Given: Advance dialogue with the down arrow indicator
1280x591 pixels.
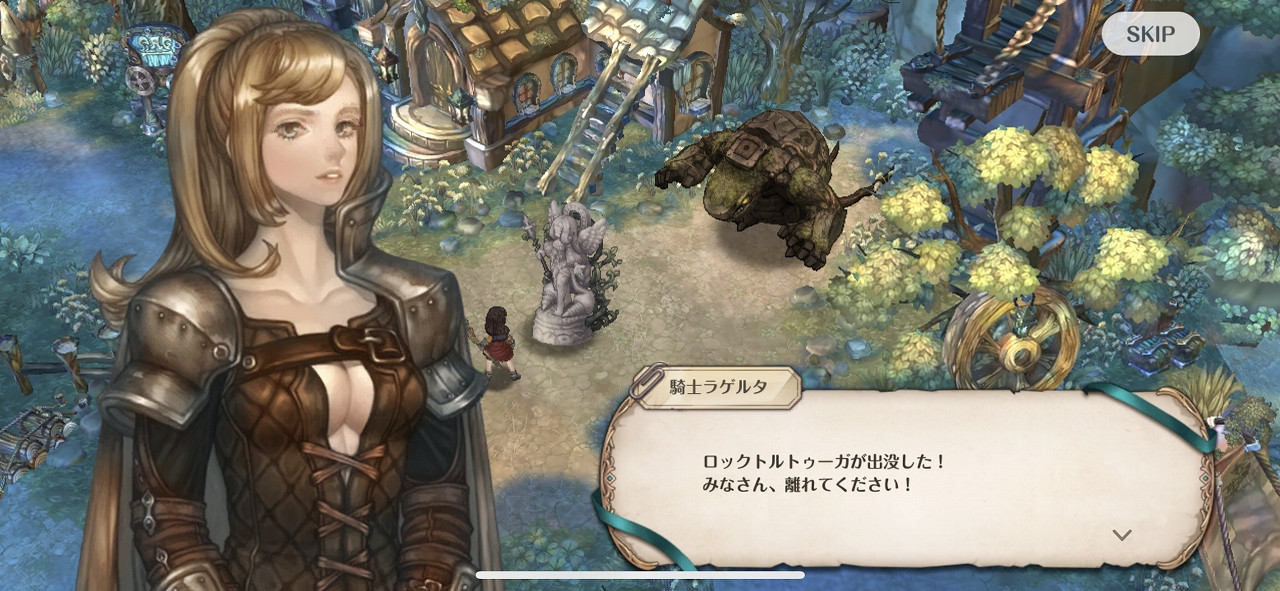Looking at the screenshot, I should point(1122,535).
